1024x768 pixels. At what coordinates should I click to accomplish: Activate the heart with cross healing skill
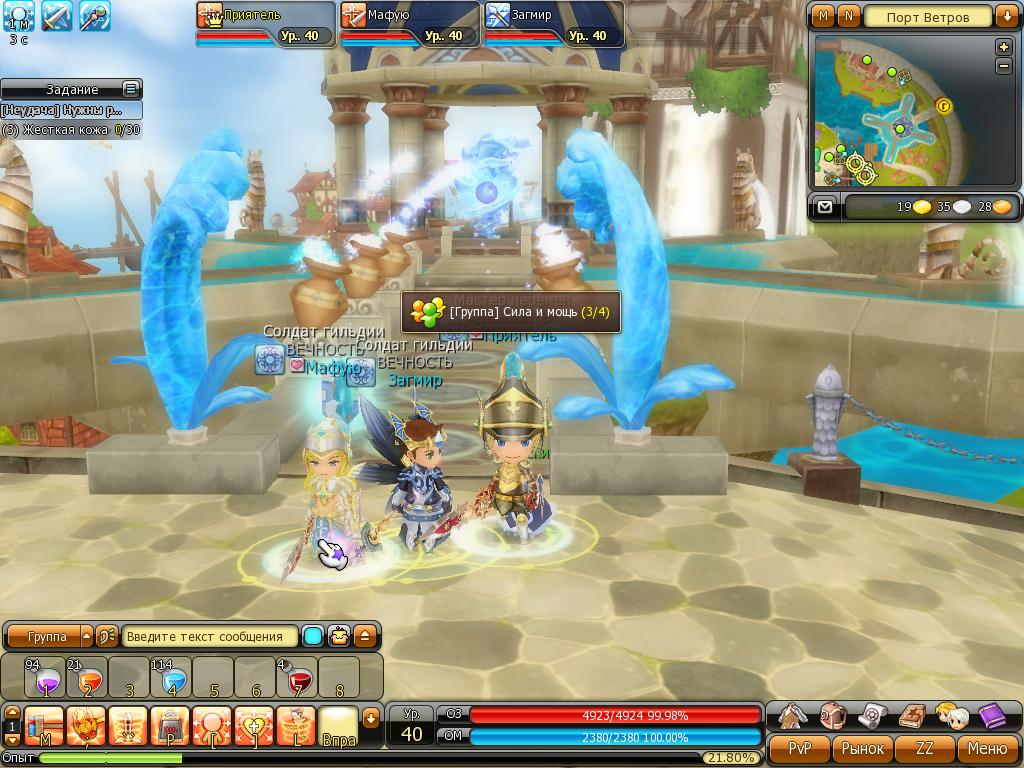tap(254, 725)
